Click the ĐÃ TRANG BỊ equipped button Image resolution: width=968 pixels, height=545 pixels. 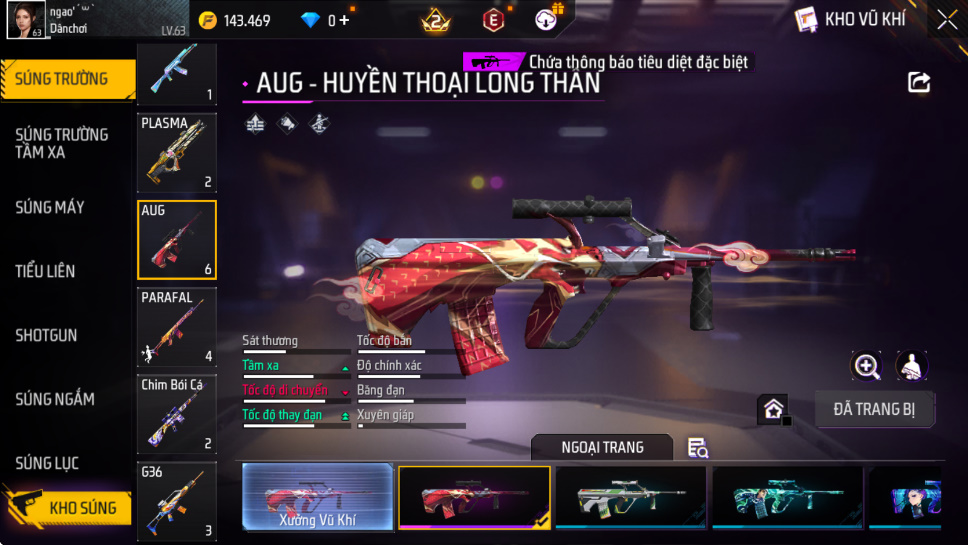pos(874,409)
